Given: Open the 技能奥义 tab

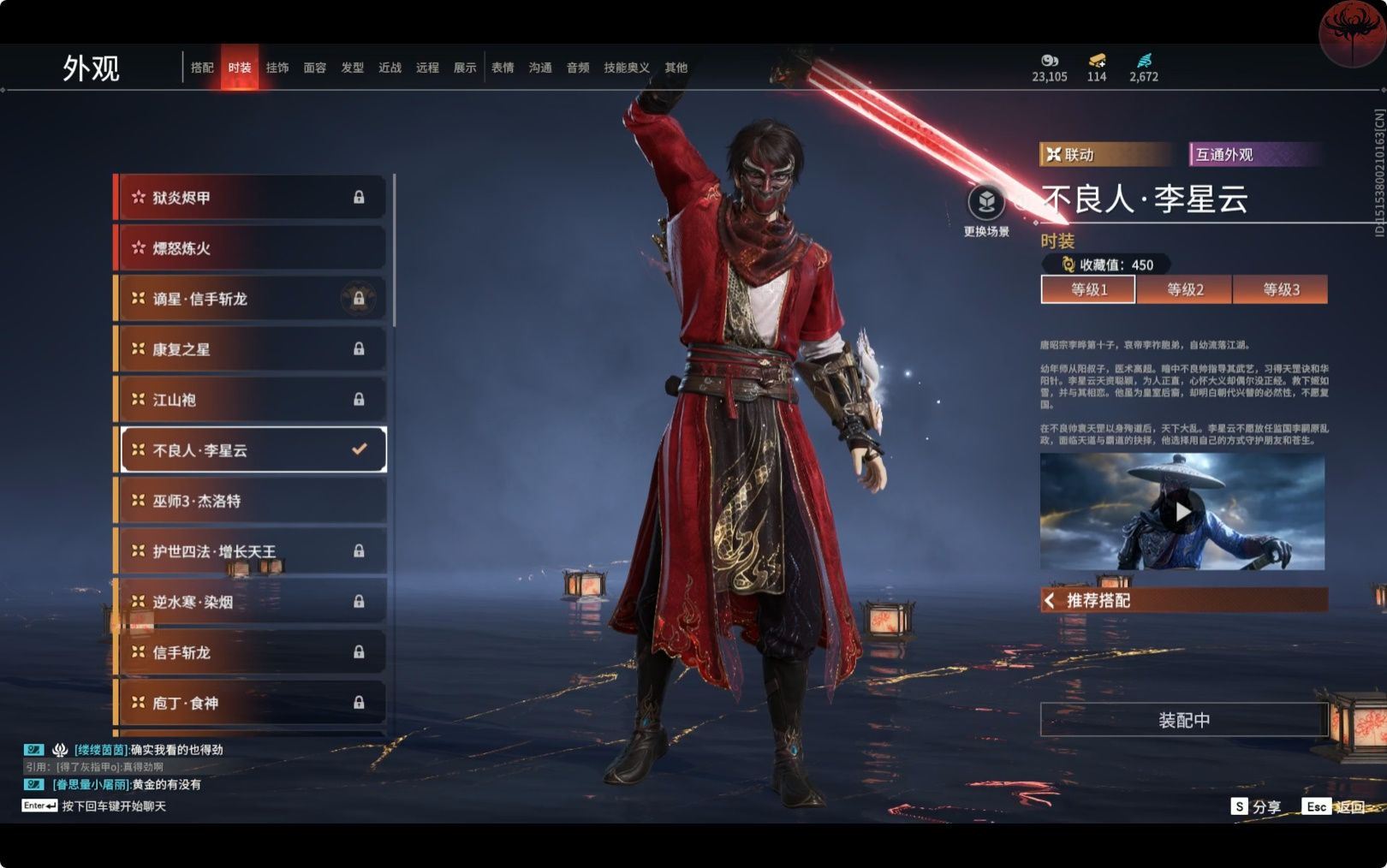Looking at the screenshot, I should [627, 68].
